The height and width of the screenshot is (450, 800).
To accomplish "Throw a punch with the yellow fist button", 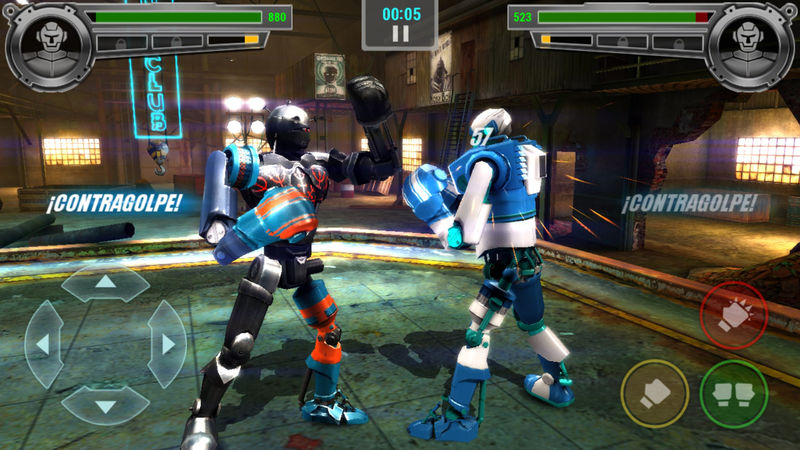I will click(x=655, y=393).
